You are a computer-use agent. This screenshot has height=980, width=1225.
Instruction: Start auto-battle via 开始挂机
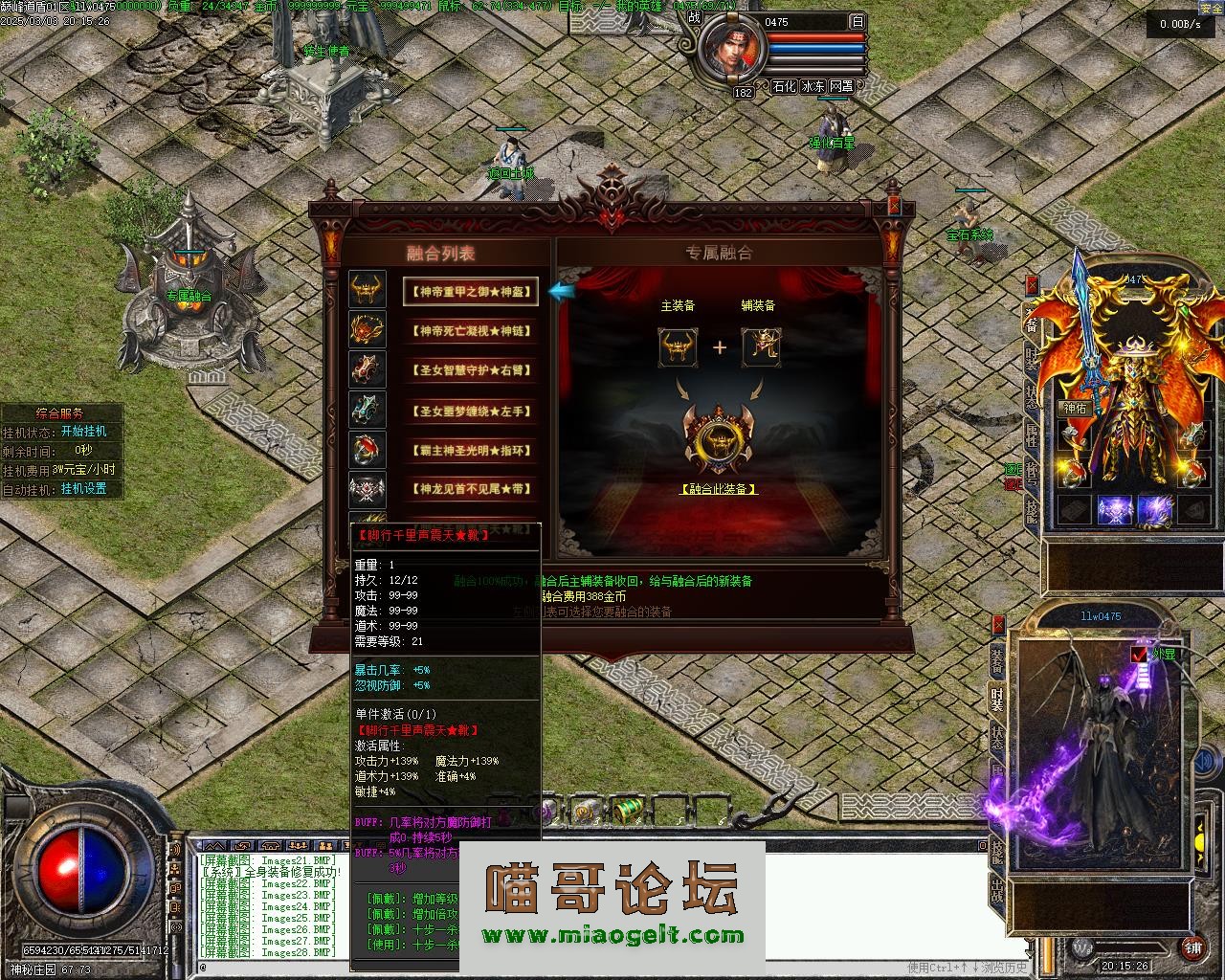point(84,432)
